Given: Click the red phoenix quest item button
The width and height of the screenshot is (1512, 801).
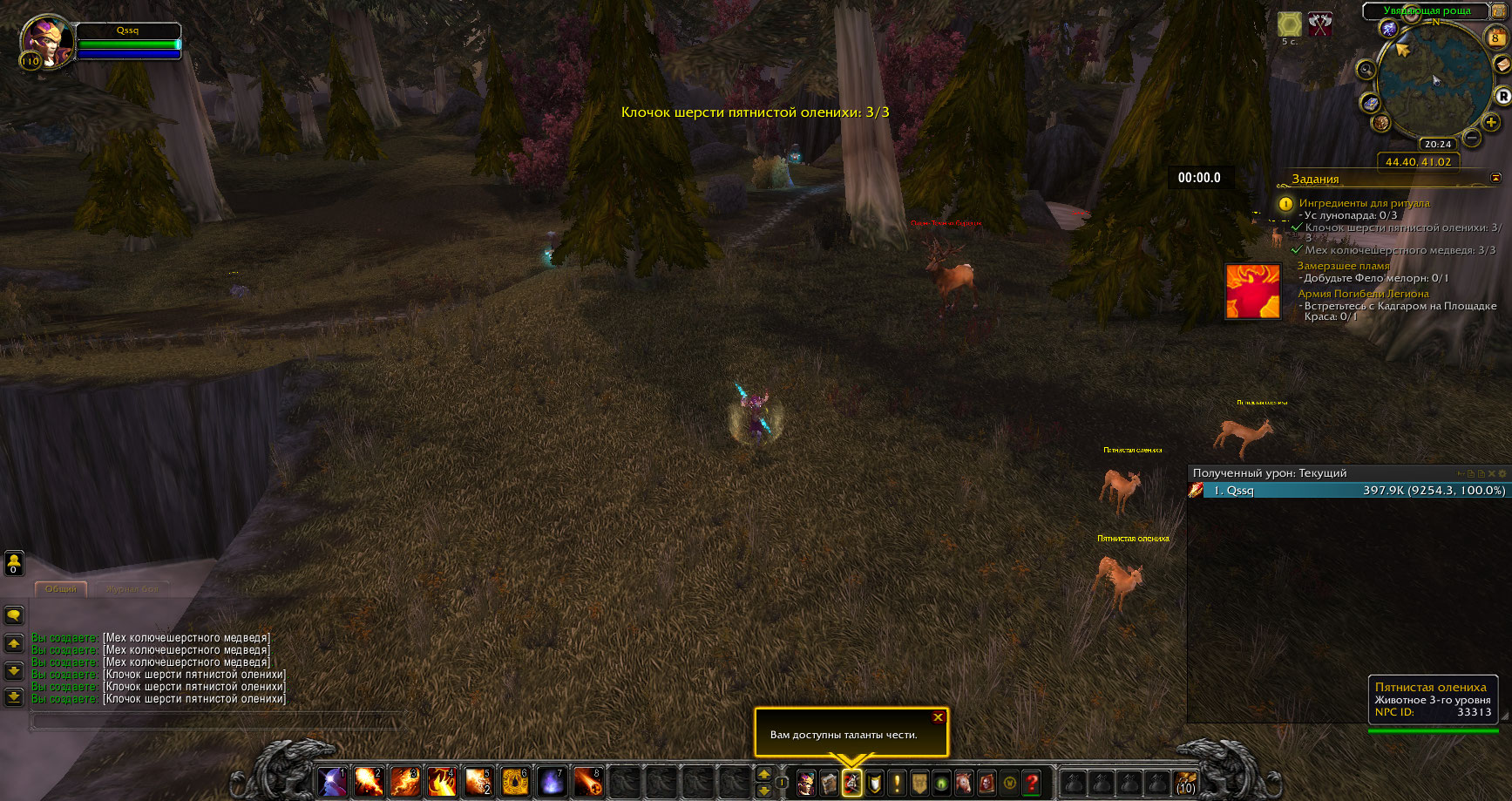Looking at the screenshot, I should pyautogui.click(x=1252, y=291).
